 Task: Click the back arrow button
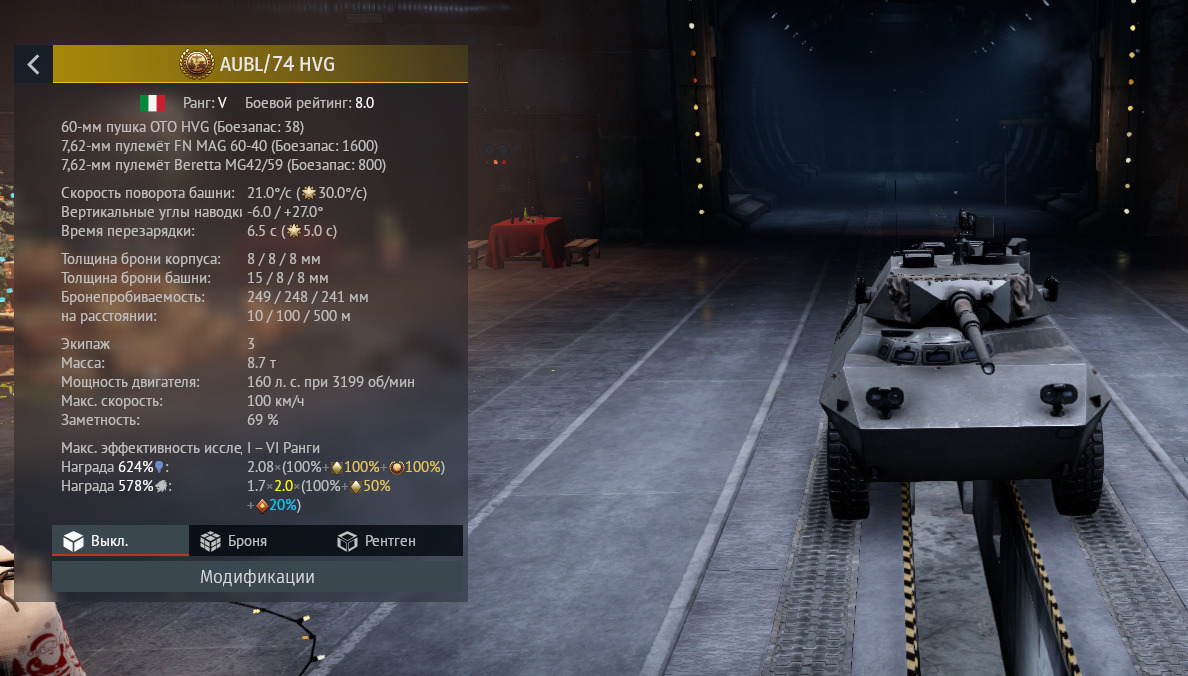33,65
